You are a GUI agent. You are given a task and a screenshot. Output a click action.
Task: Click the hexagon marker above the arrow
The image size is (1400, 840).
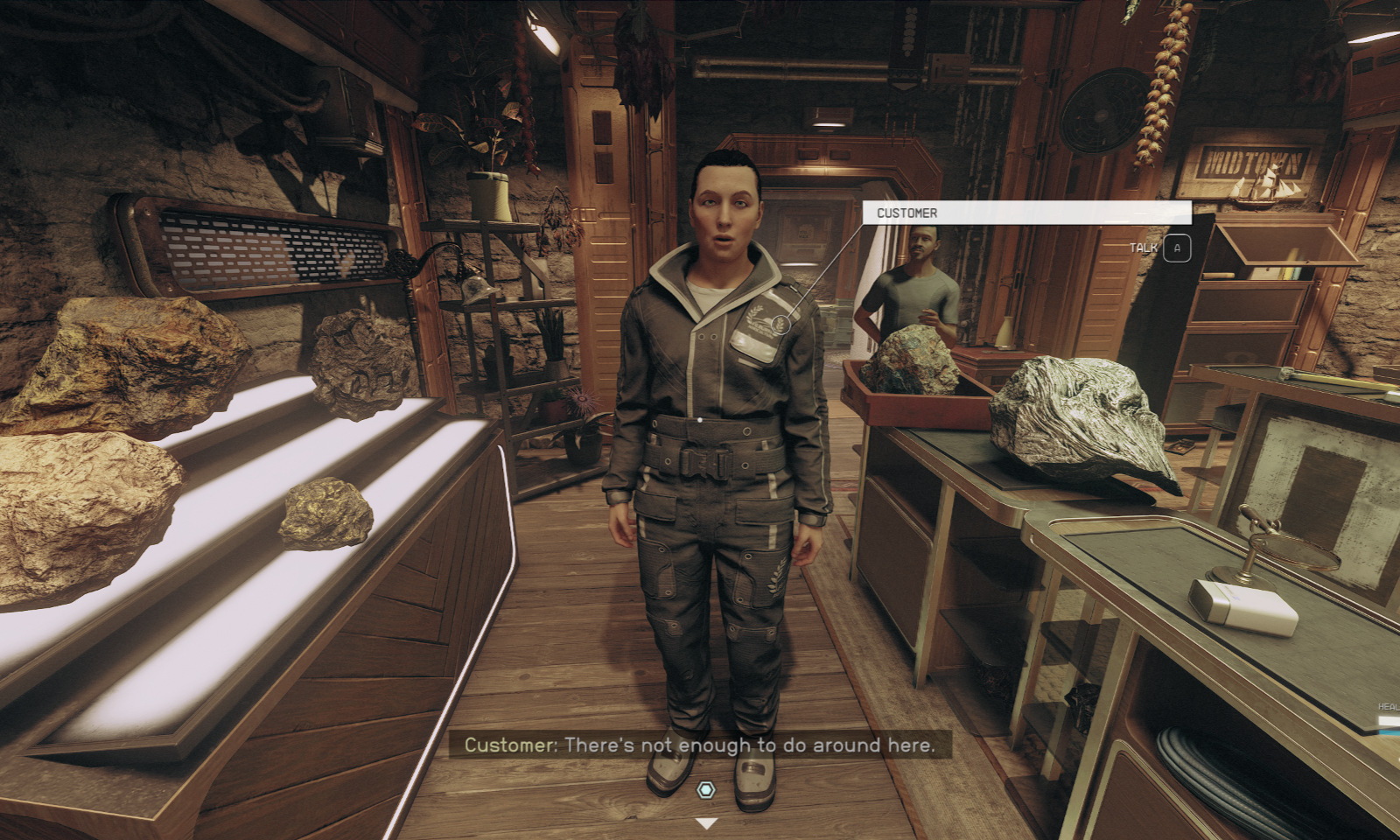pos(705,790)
